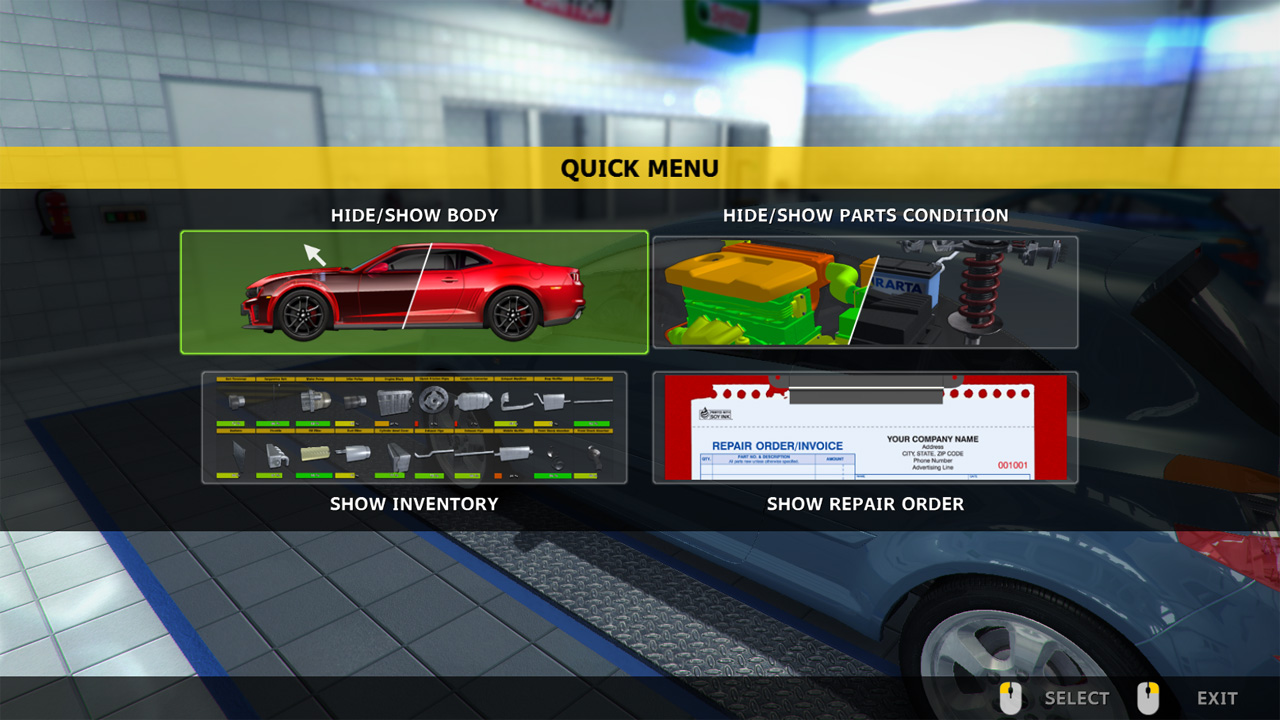Select the Water Pump in inventory
The image size is (1280, 720).
[316, 400]
